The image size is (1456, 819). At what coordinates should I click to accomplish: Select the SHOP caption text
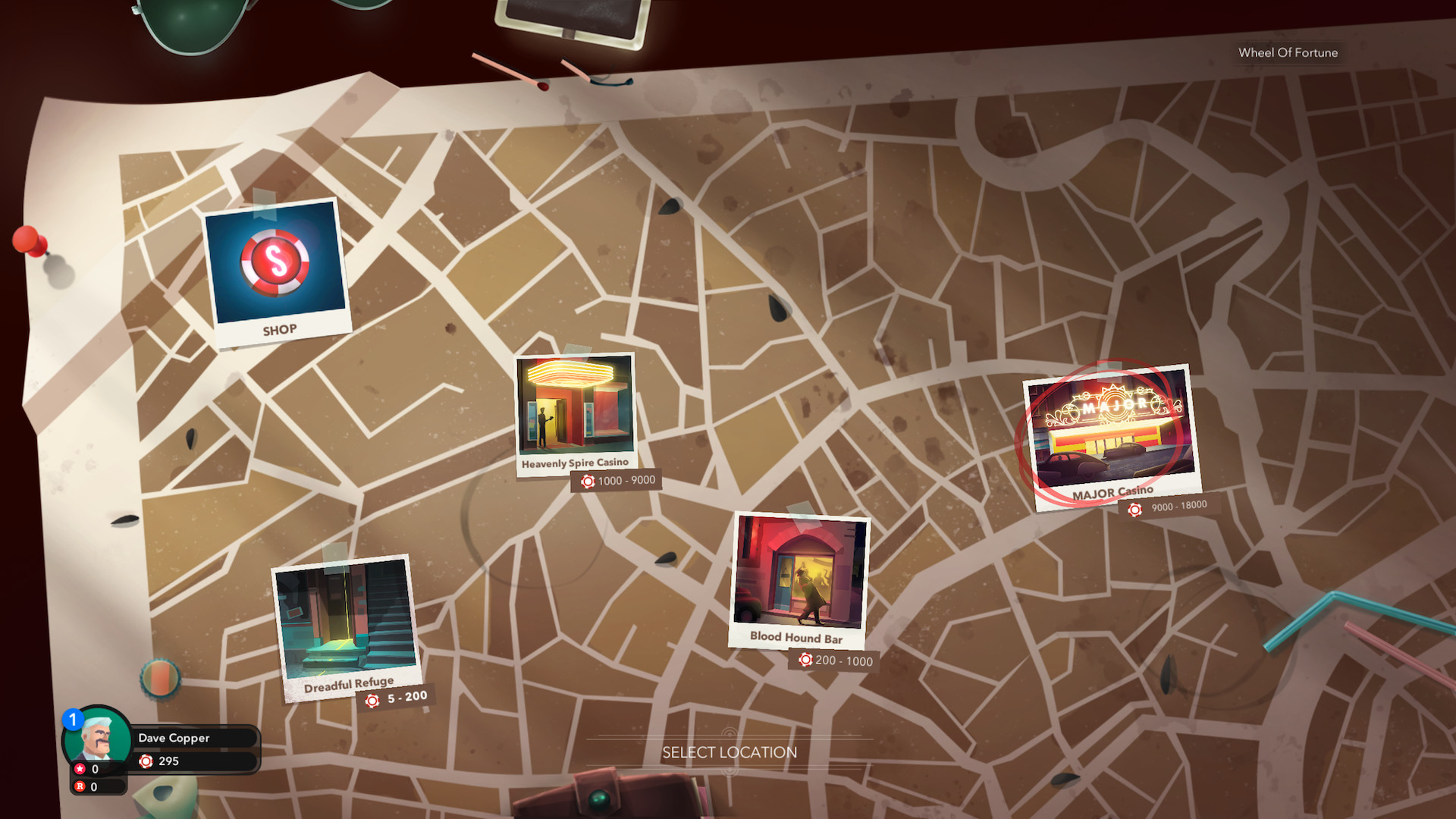tap(278, 329)
